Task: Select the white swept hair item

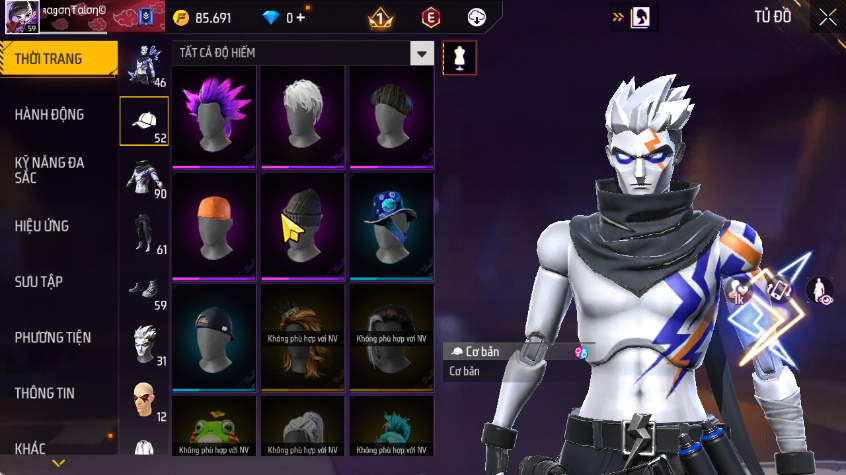Action: coord(303,115)
